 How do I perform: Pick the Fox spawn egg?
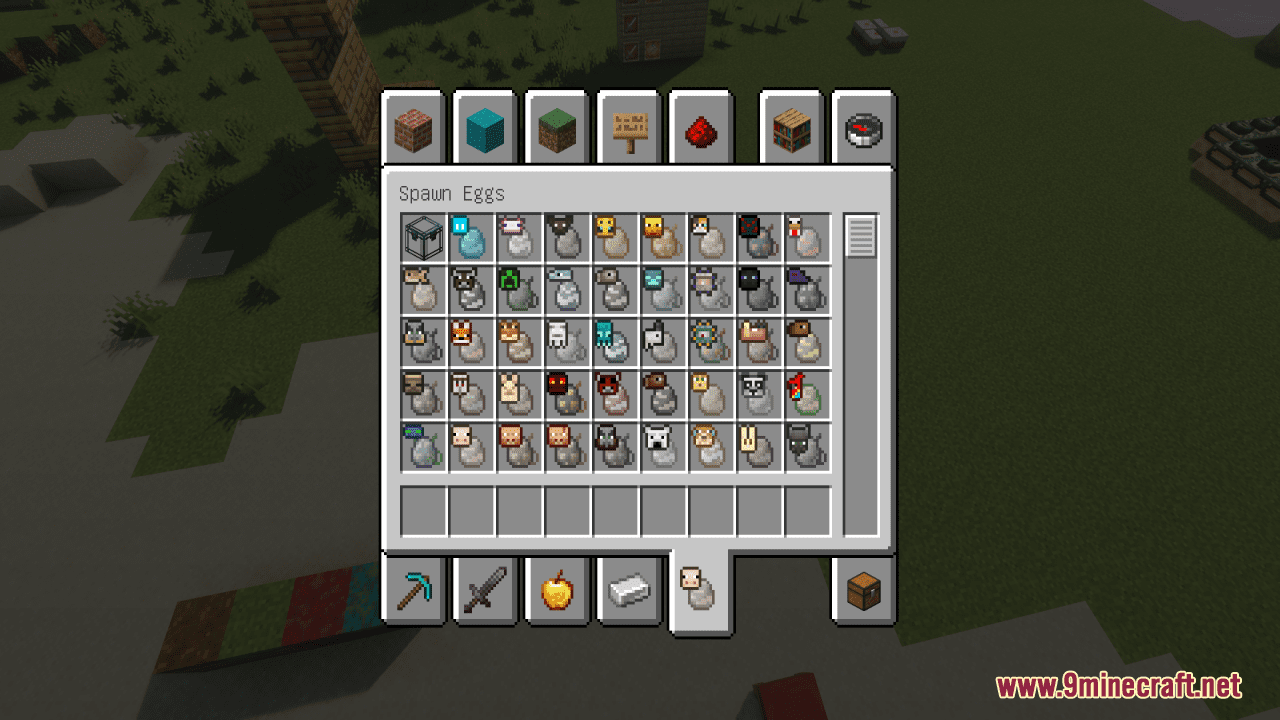pos(470,342)
